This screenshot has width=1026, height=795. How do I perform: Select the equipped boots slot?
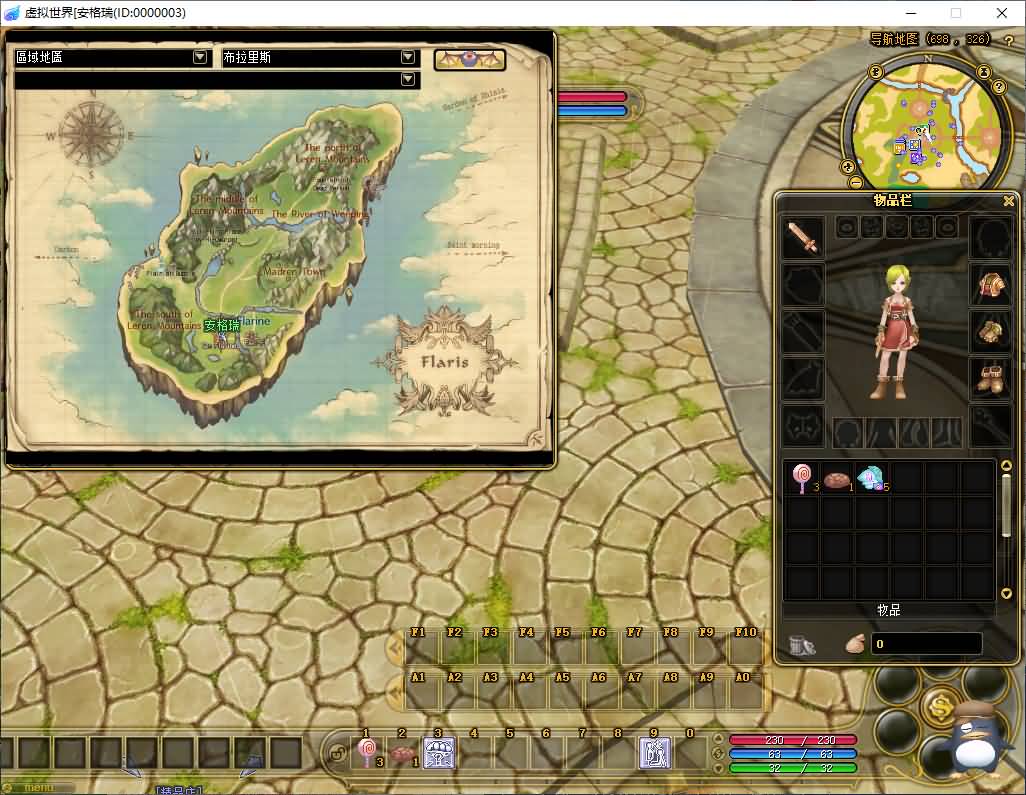[991, 378]
